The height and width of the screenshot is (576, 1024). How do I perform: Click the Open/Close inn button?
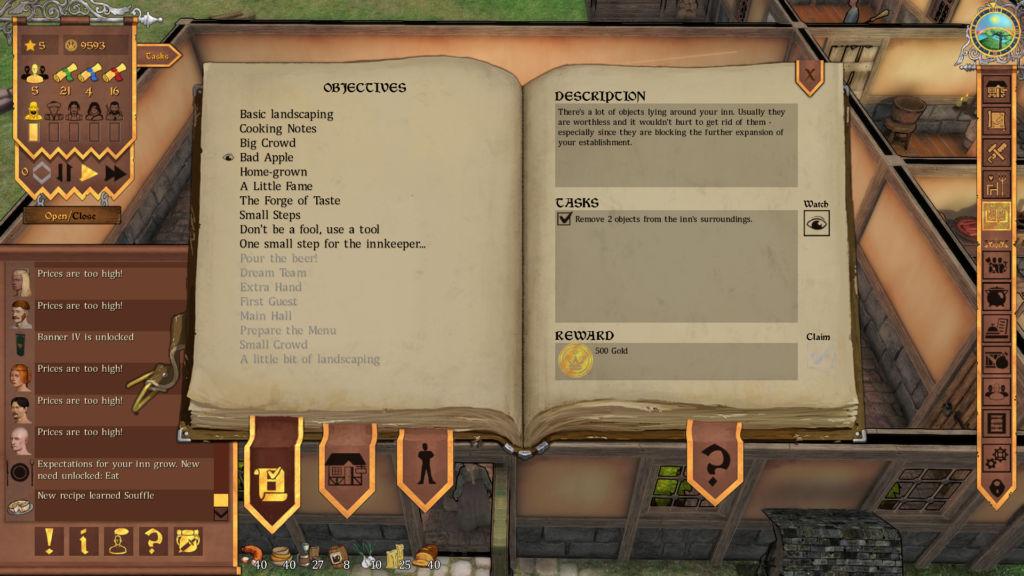pyautogui.click(x=72, y=215)
